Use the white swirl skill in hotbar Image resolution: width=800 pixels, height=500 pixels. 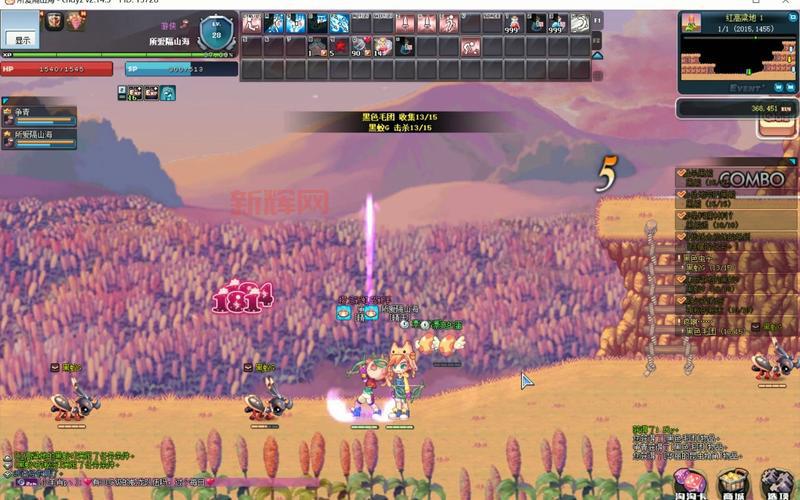click(x=584, y=22)
